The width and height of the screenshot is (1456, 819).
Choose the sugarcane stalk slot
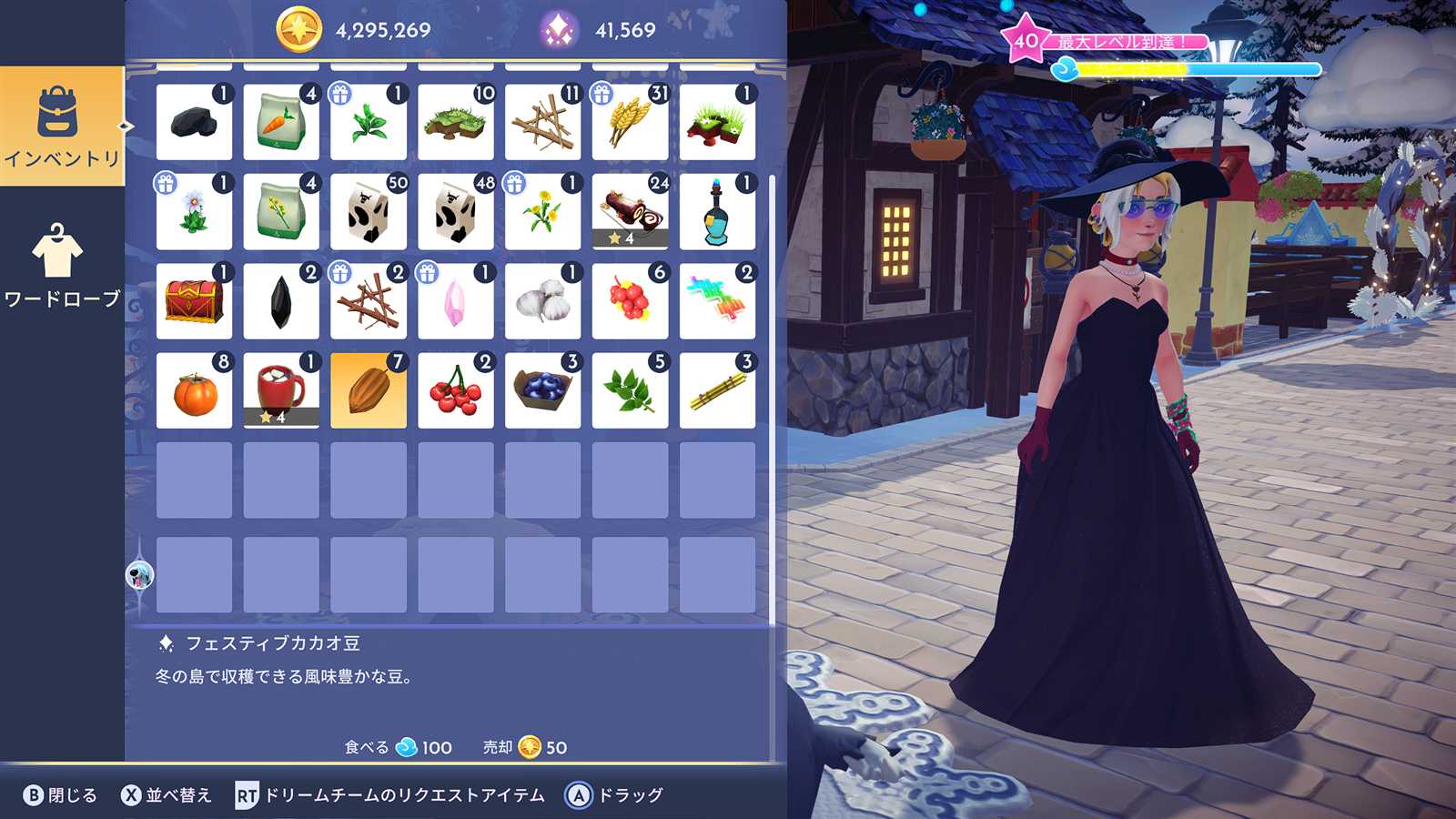tap(717, 390)
